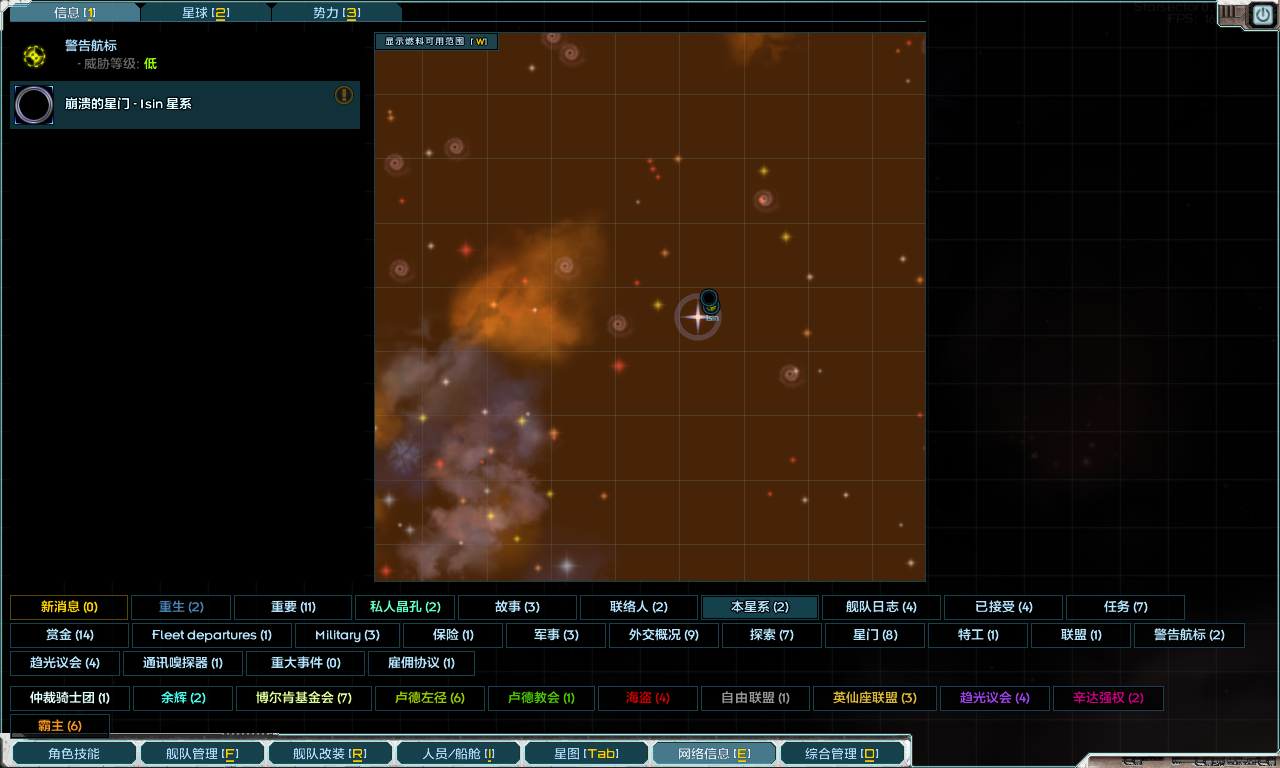Click the beacon marker above the Isin star
This screenshot has height=768, width=1280.
(708, 300)
